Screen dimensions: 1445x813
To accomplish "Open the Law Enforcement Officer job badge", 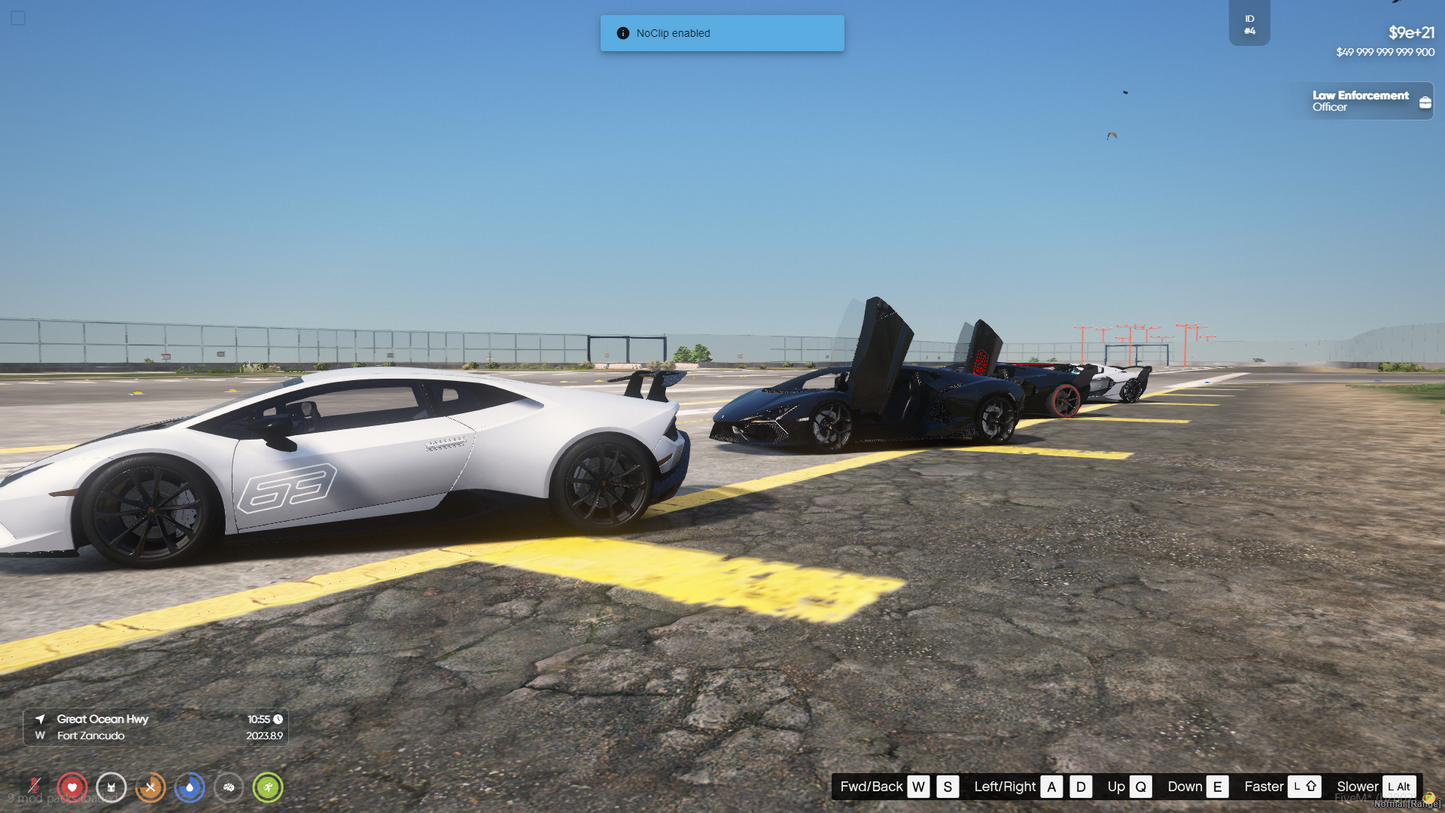I will (x=1366, y=101).
